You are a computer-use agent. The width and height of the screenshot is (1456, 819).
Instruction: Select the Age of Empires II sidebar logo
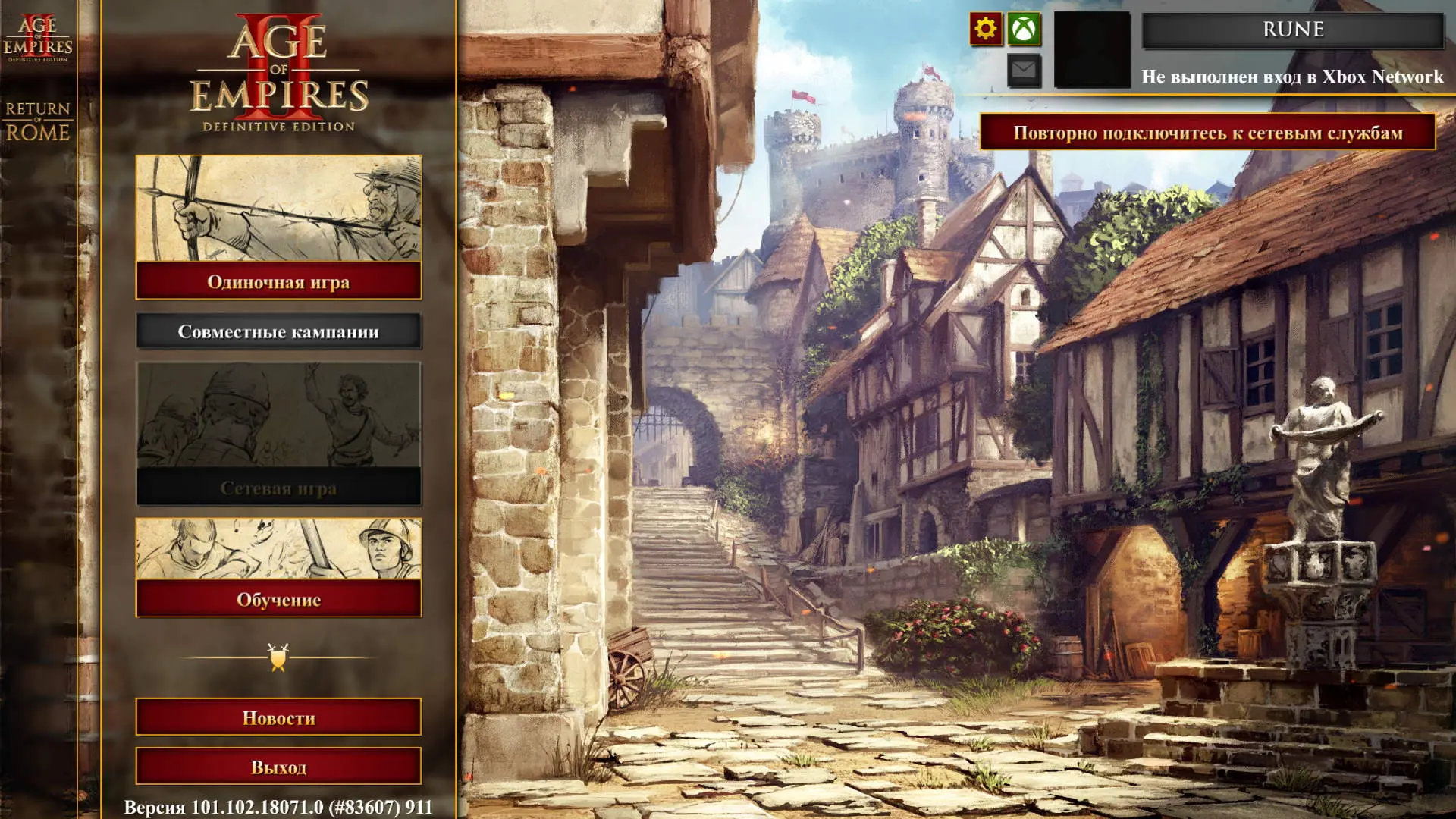click(38, 38)
